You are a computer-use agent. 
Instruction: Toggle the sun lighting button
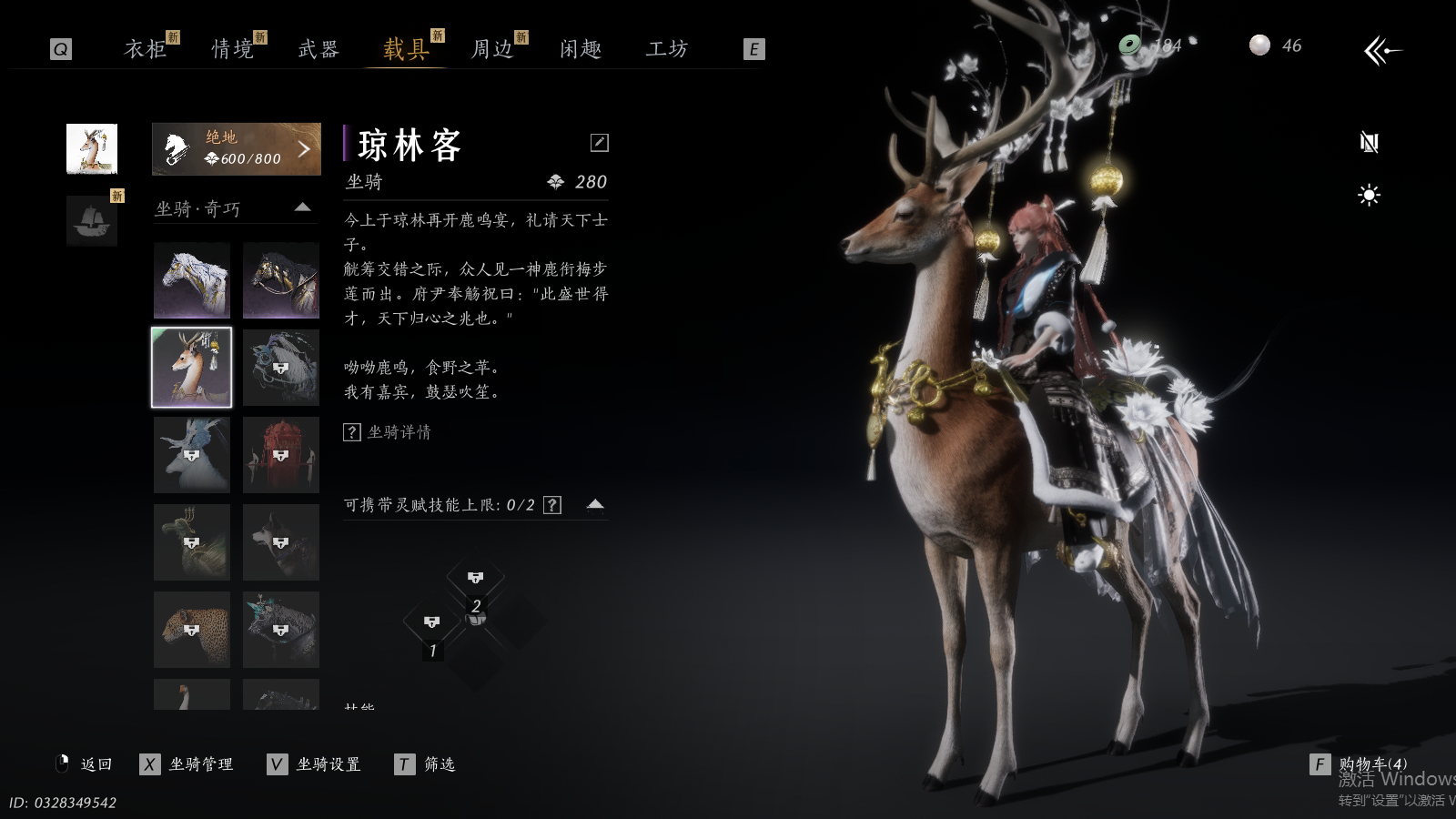[1369, 196]
